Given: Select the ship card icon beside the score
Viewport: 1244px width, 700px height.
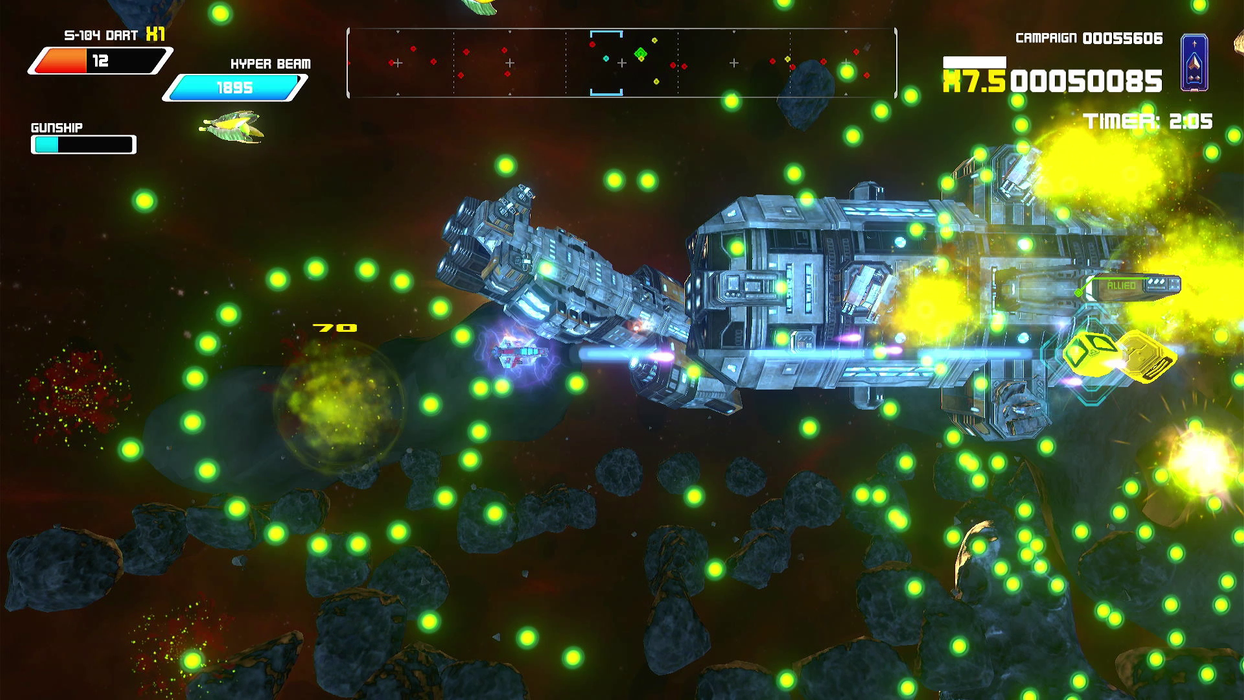Looking at the screenshot, I should pos(1194,63).
